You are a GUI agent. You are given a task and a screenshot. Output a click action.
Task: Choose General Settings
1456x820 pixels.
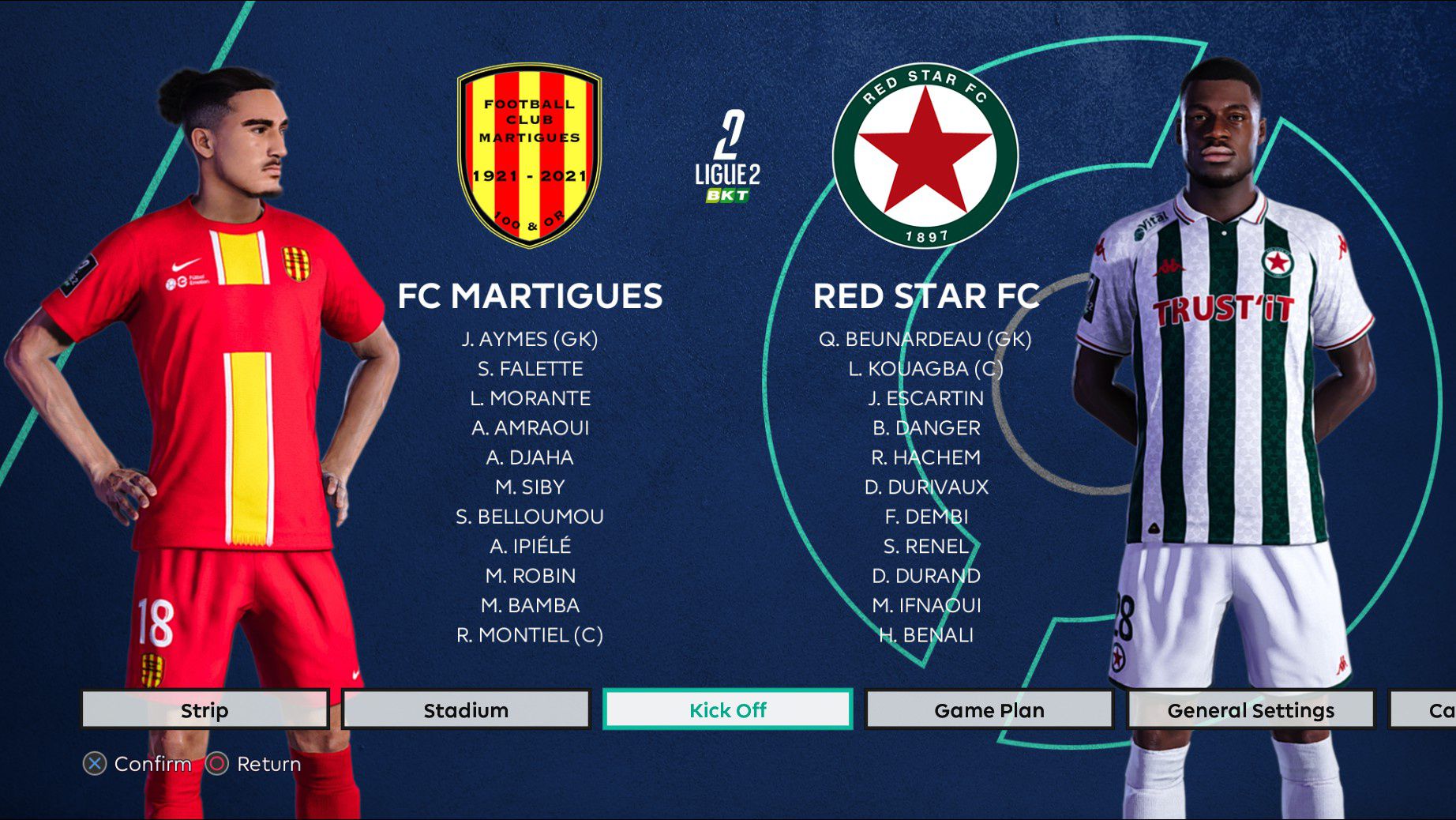[1250, 709]
